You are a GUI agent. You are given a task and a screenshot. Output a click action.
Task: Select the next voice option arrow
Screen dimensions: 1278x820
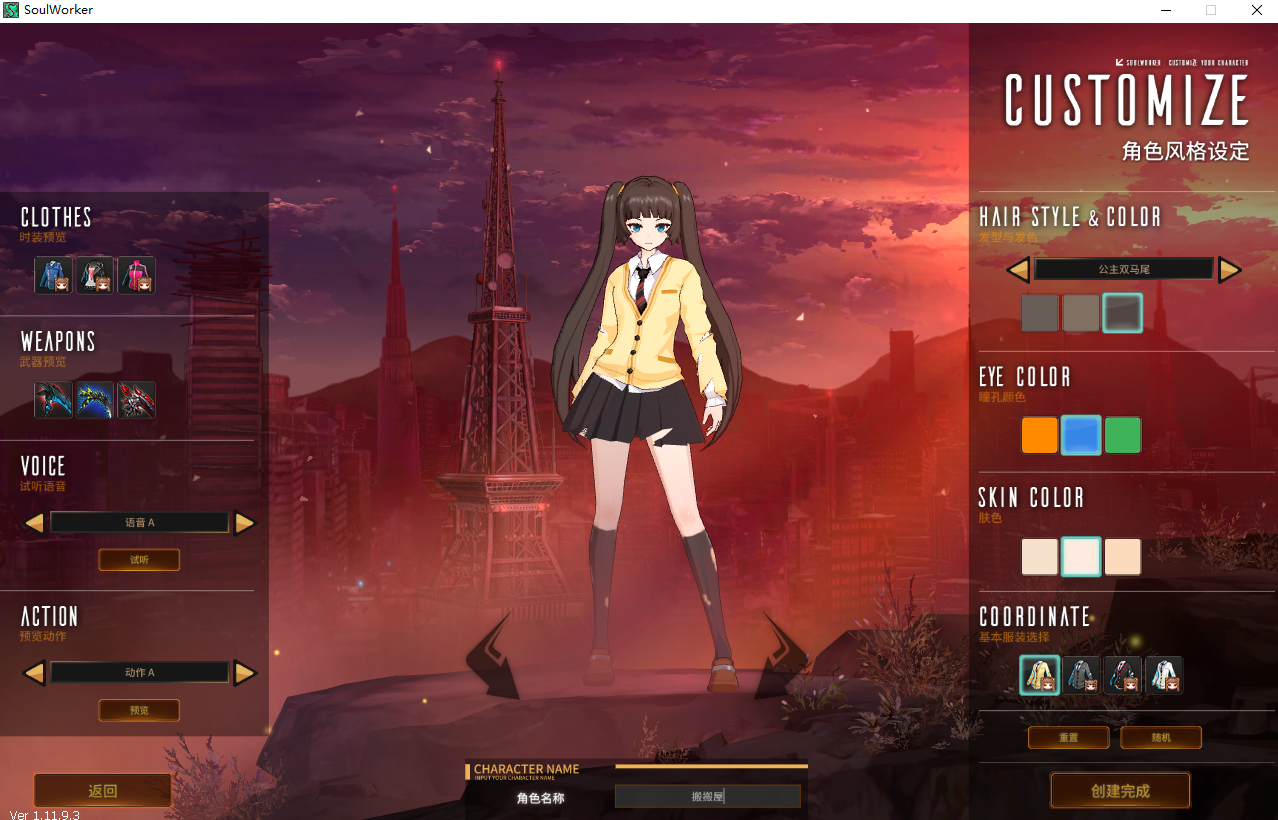point(245,522)
